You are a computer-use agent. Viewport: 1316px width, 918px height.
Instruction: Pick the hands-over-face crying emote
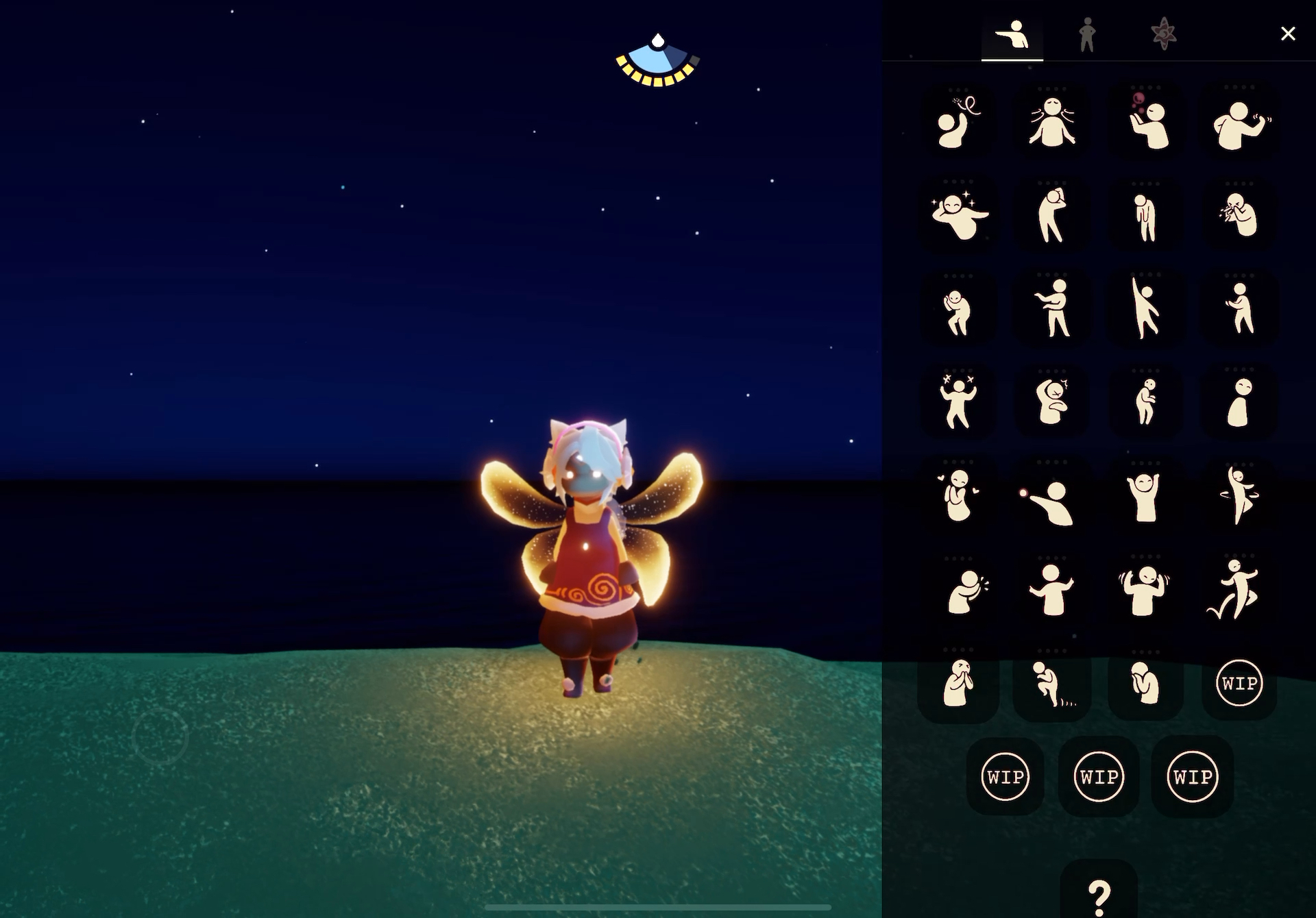[958, 683]
